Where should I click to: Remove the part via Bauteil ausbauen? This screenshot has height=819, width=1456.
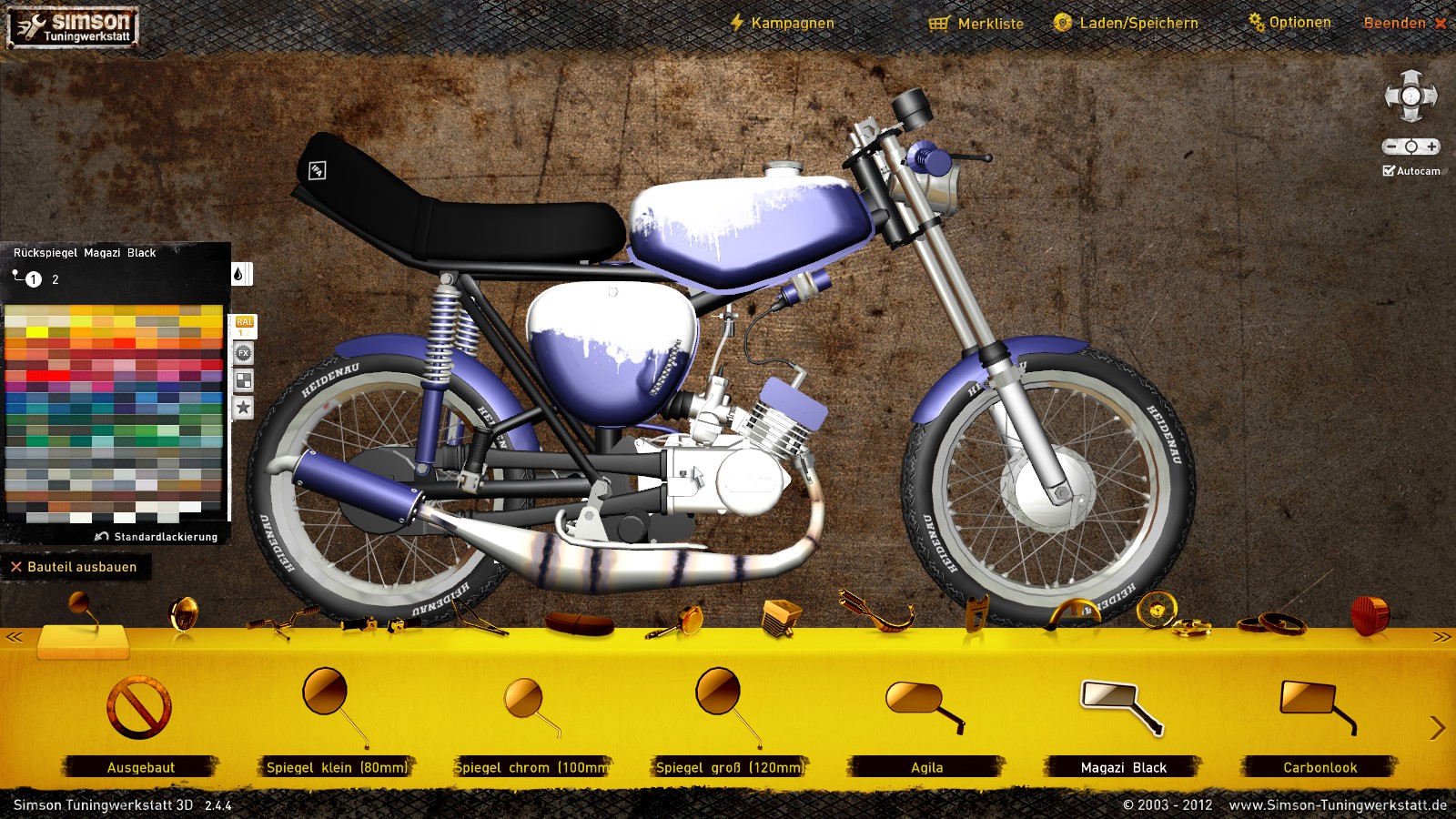73,566
